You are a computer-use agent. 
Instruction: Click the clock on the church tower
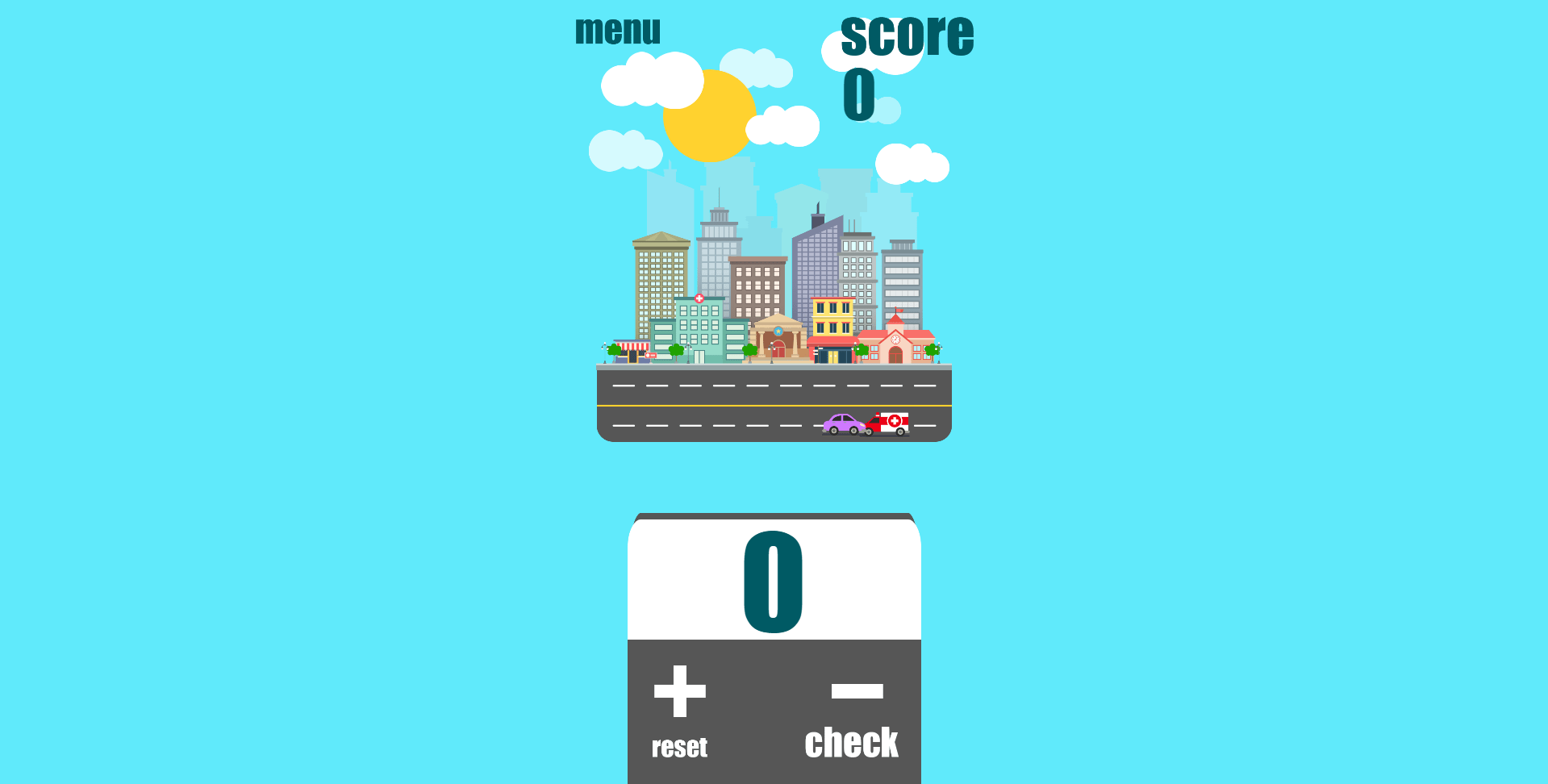(895, 340)
